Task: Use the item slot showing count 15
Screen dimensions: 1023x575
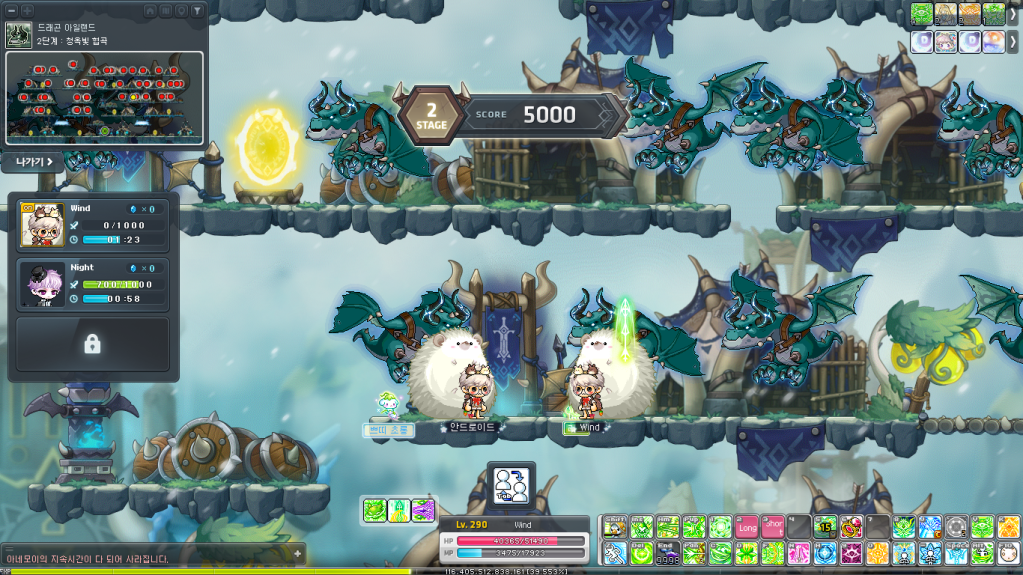Action: point(825,527)
